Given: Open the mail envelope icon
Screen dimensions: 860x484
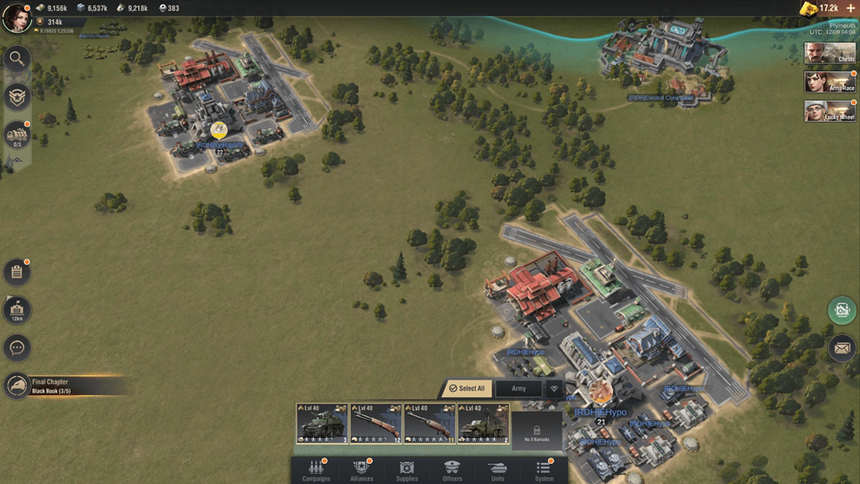Looking at the screenshot, I should coord(842,348).
